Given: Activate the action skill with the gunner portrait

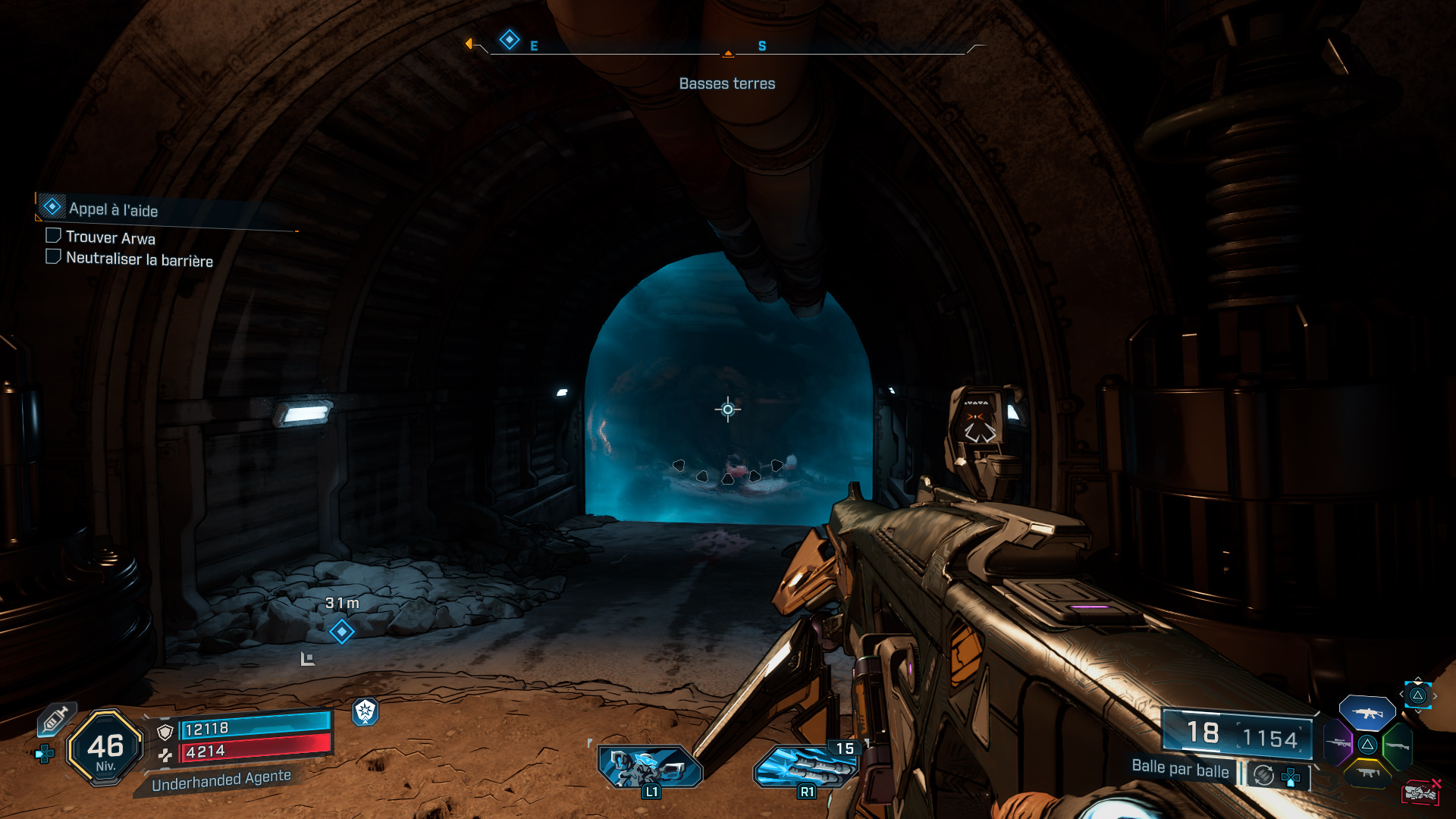Looking at the screenshot, I should click(650, 767).
